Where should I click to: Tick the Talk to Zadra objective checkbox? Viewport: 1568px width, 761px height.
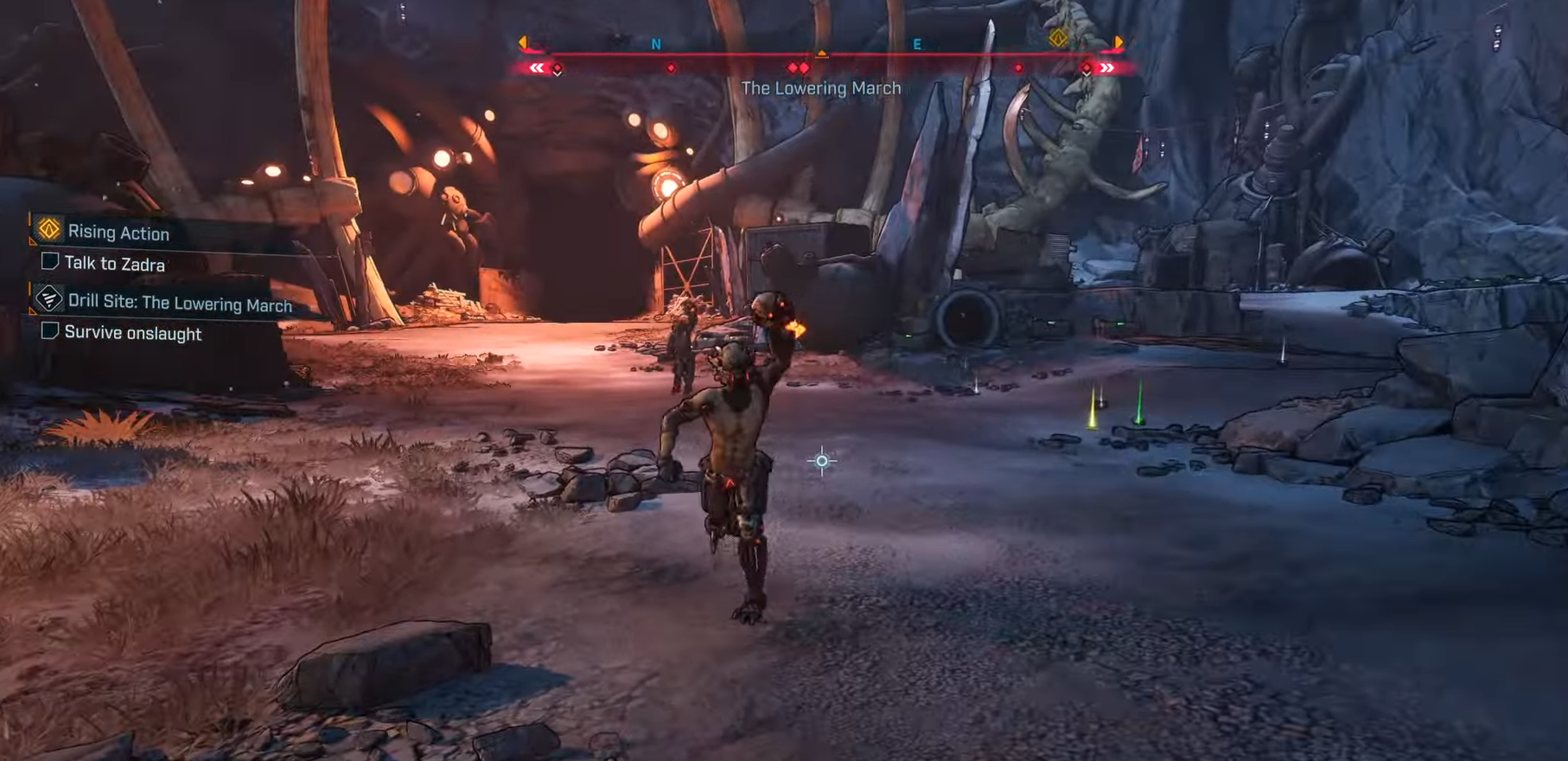(50, 261)
